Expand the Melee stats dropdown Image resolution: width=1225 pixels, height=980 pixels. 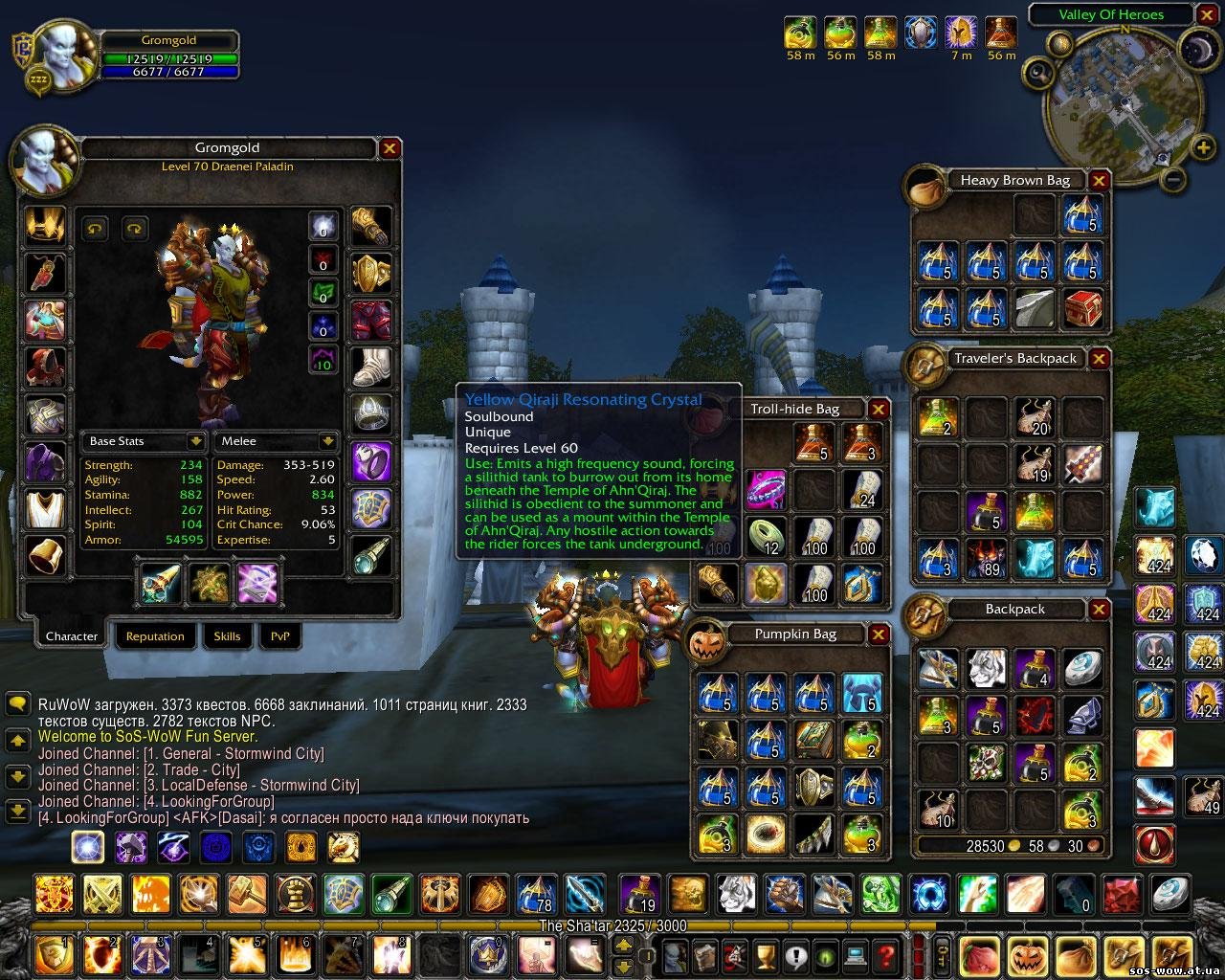tap(328, 441)
